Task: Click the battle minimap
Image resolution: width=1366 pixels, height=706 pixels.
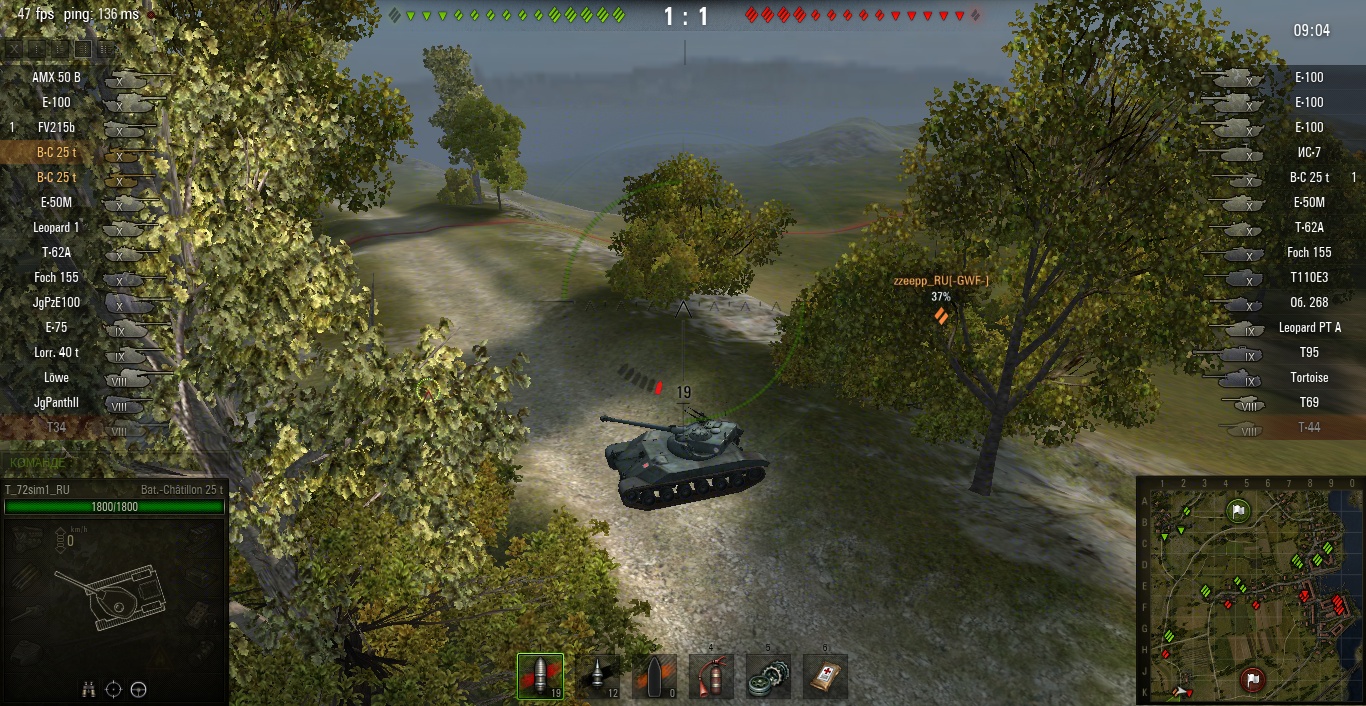Action: [1250, 590]
